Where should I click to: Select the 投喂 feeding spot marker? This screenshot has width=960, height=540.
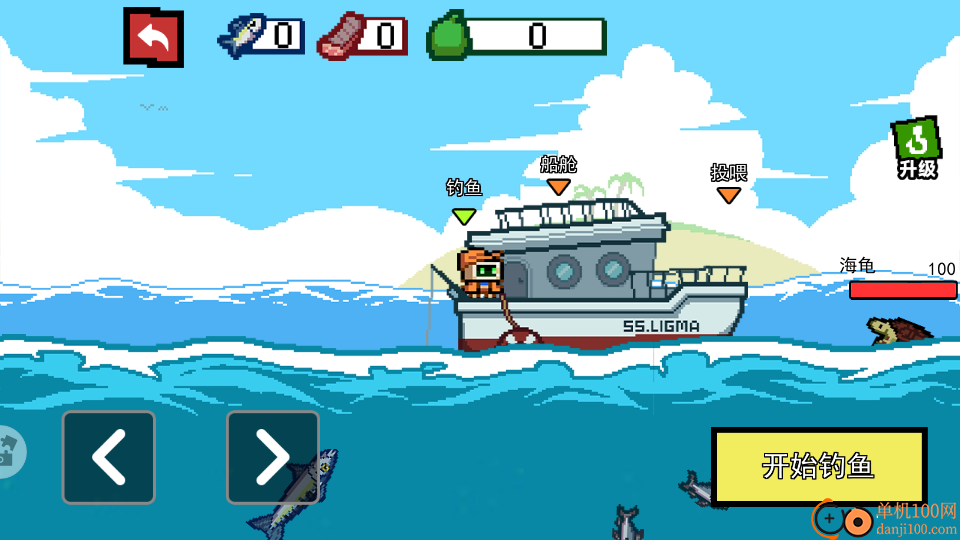[x=729, y=194]
